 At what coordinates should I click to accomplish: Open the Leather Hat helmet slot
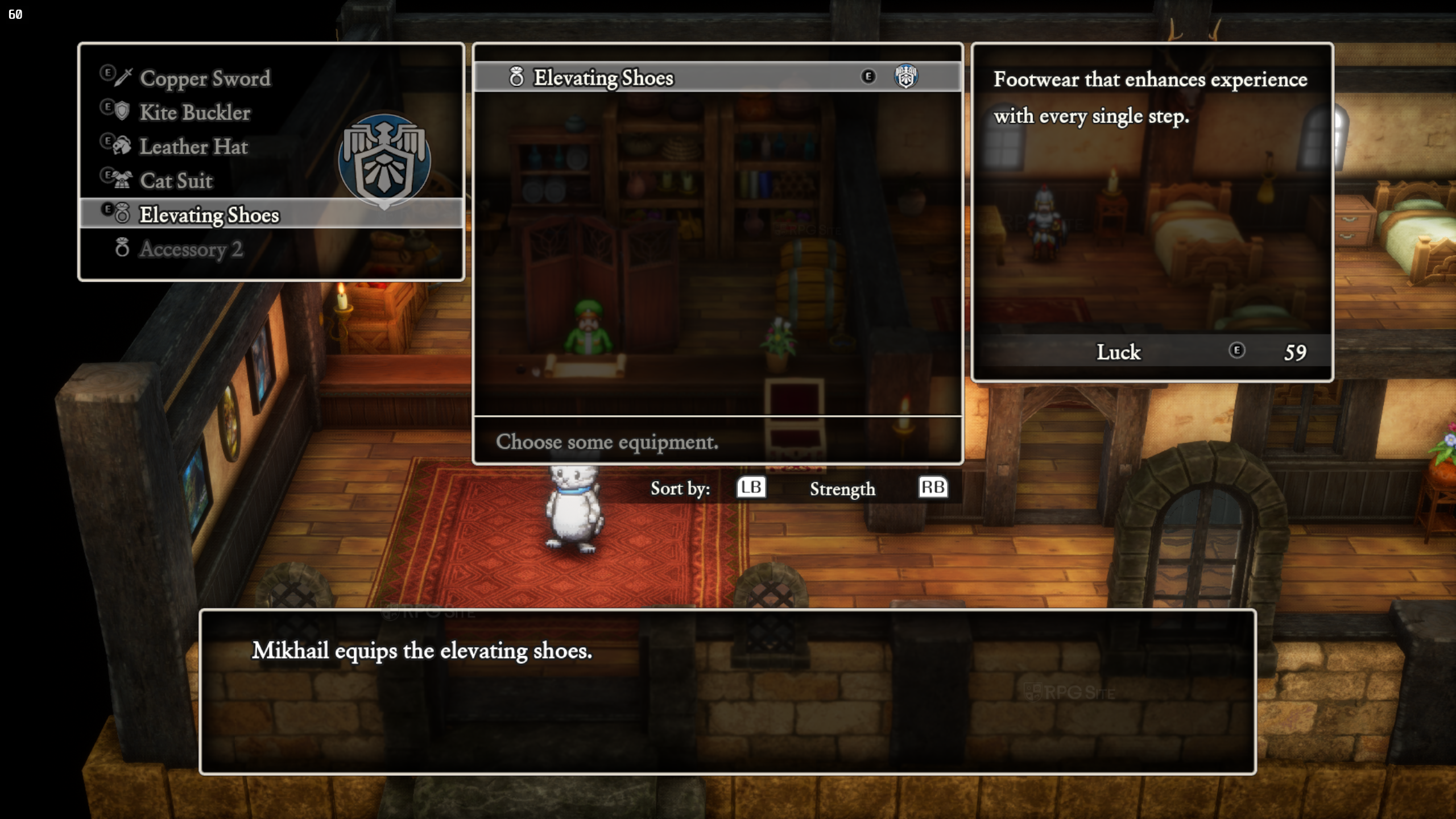pos(193,147)
